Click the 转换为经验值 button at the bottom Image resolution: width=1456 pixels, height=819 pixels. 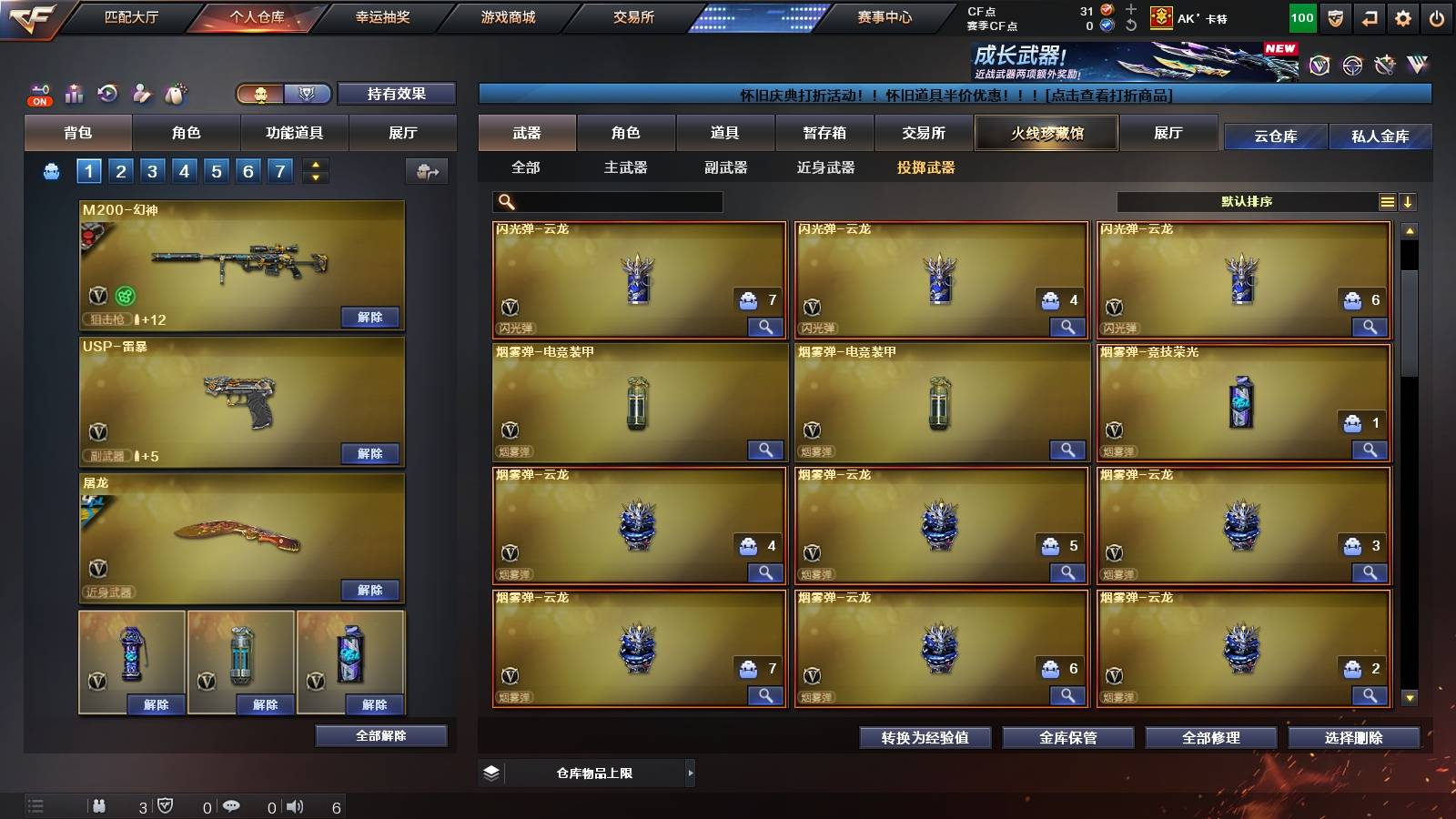(923, 738)
